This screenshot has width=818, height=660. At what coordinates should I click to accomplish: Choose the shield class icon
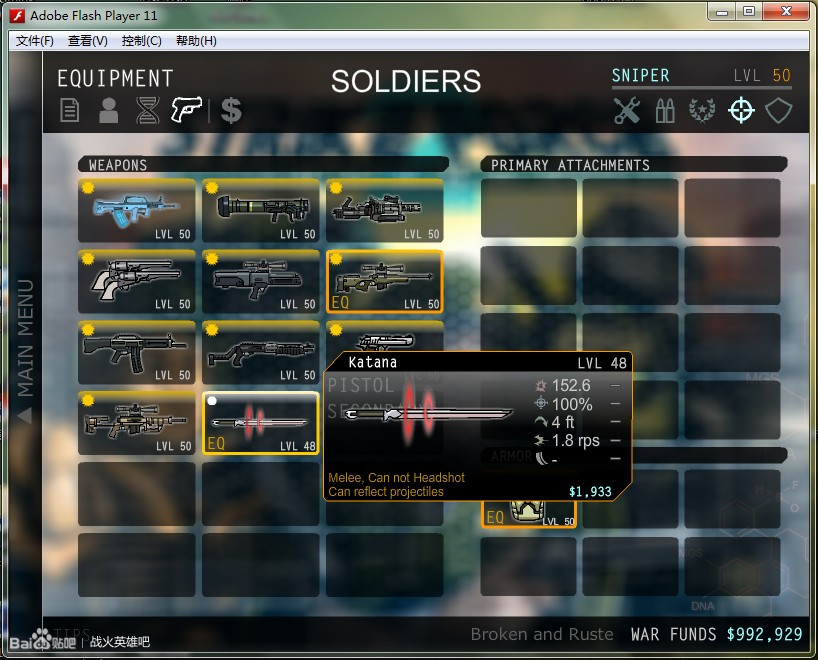pos(779,110)
